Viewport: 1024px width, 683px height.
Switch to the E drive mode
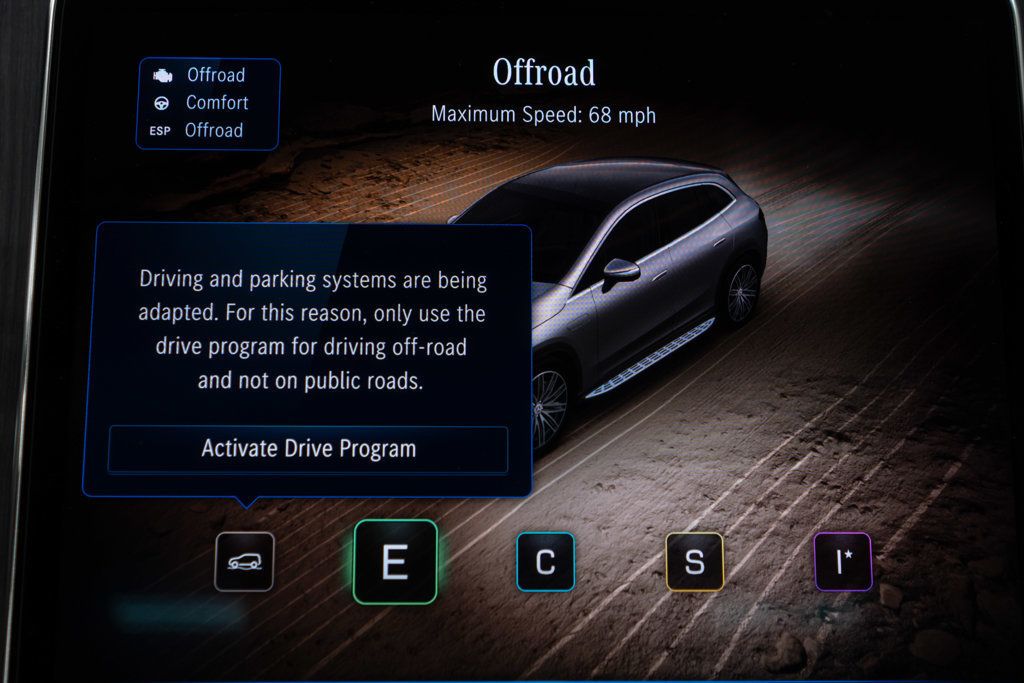click(x=395, y=562)
